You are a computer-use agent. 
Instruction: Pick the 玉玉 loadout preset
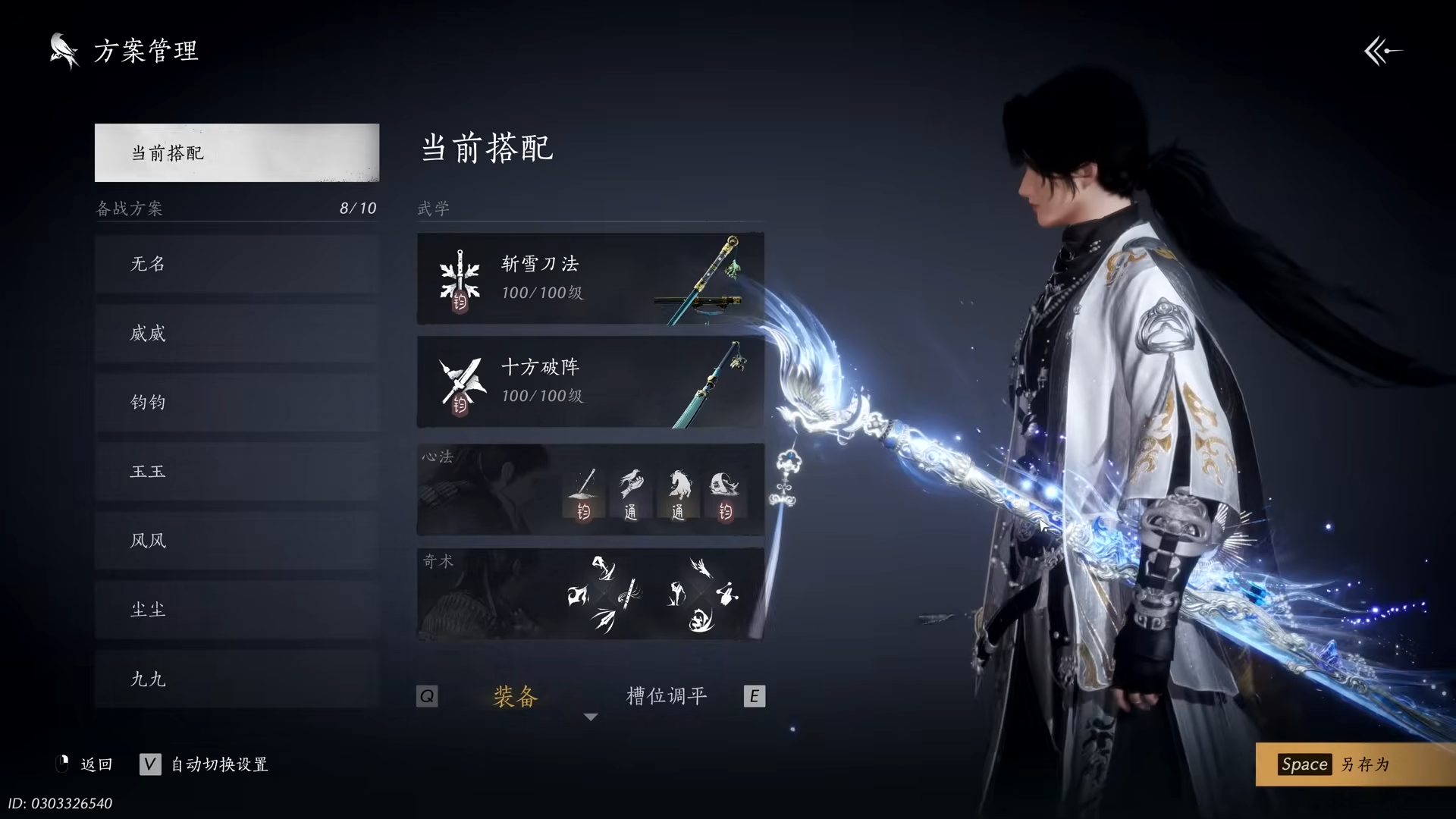point(237,471)
